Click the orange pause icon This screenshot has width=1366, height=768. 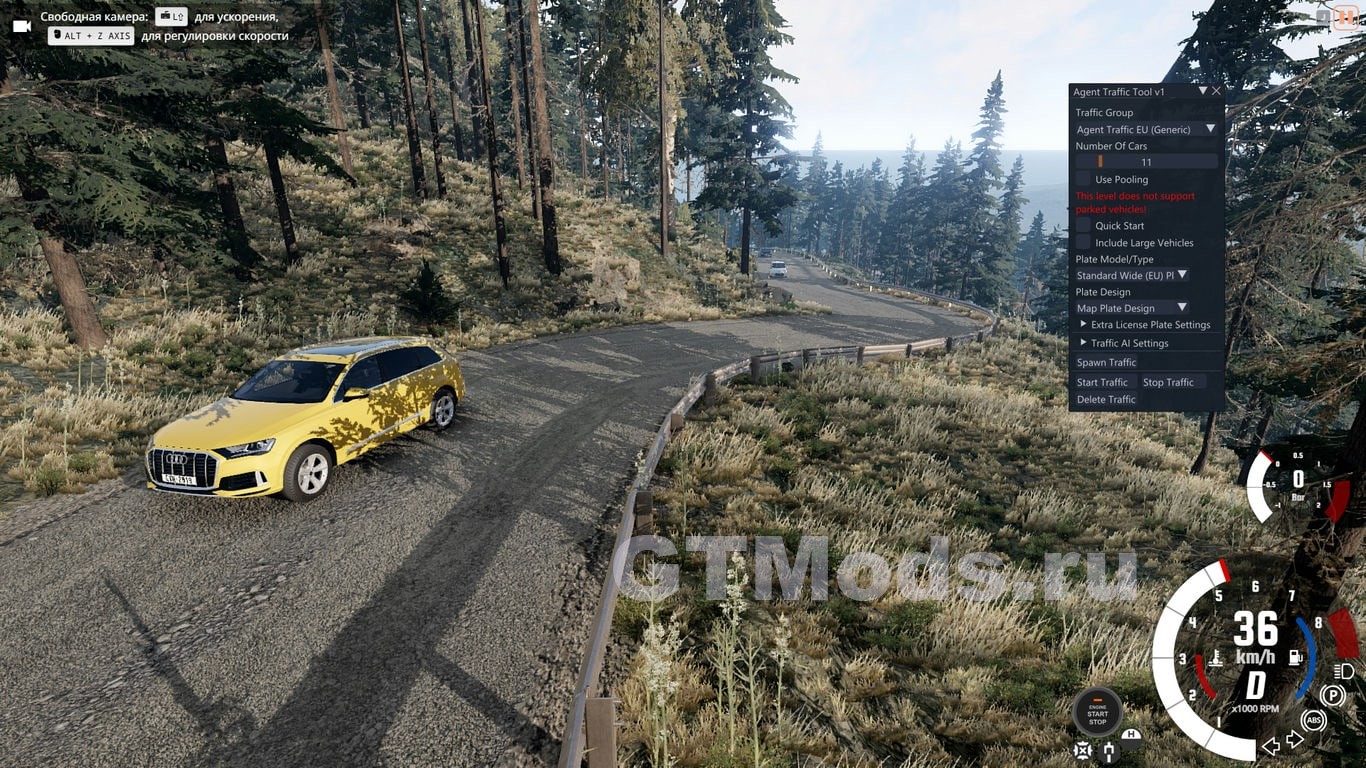(1346, 17)
